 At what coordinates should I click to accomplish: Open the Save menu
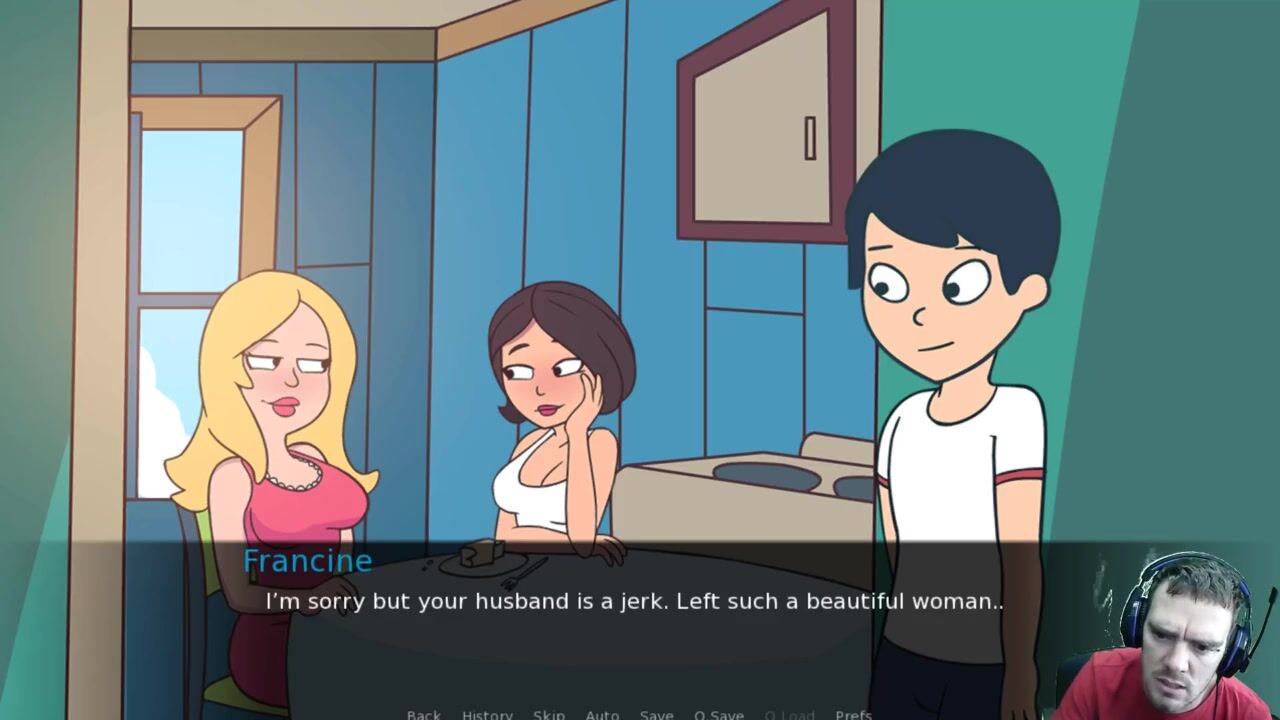point(656,714)
